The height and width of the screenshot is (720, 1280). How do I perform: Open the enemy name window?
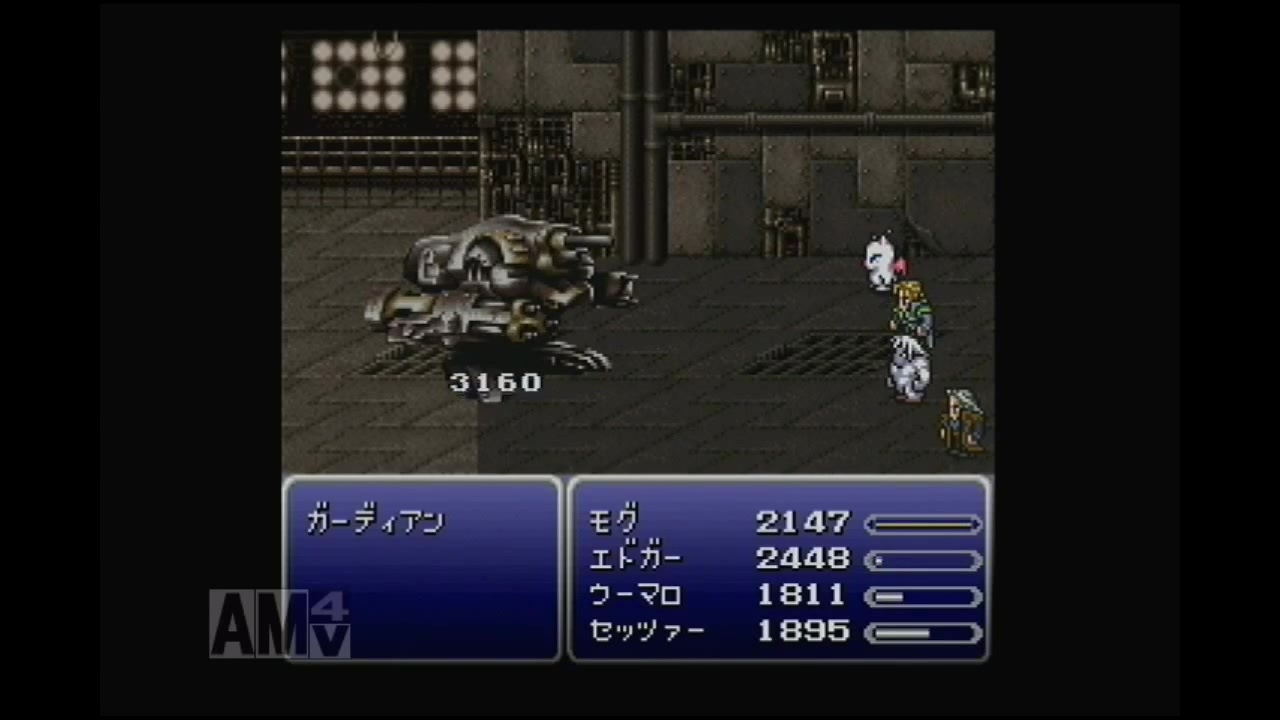(x=420, y=570)
